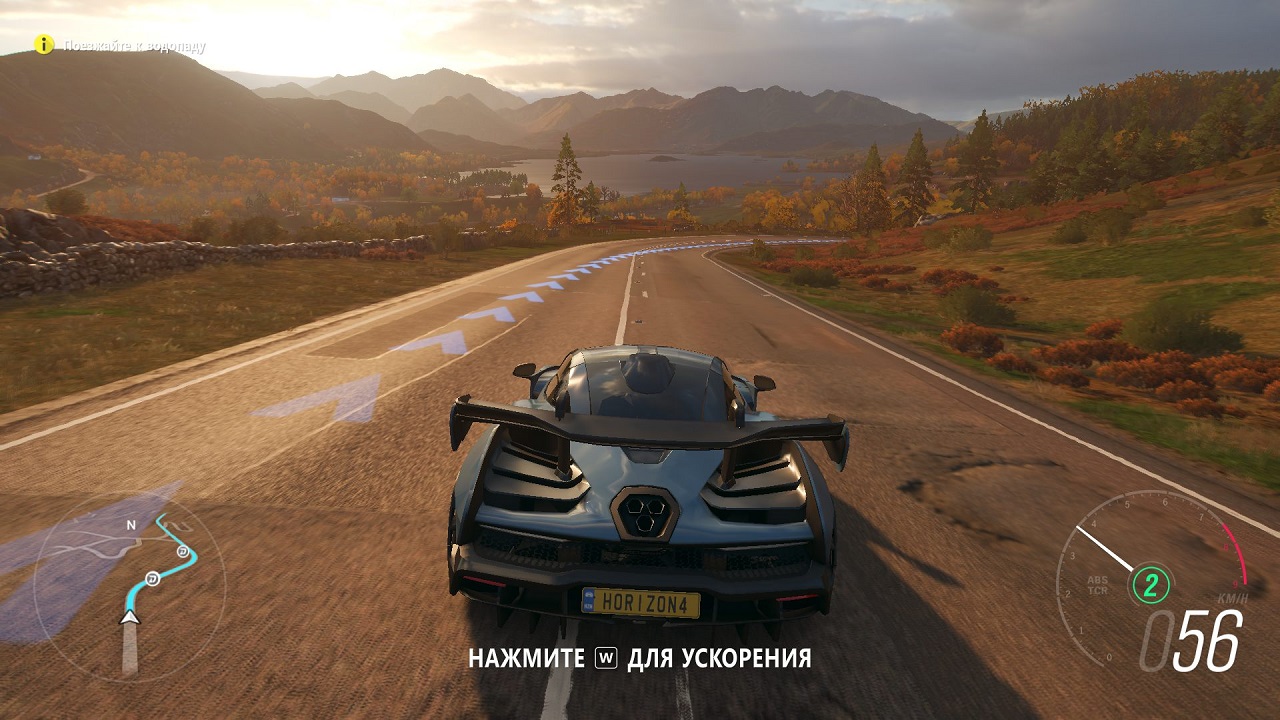Select the yellow info objective icon

44,44
